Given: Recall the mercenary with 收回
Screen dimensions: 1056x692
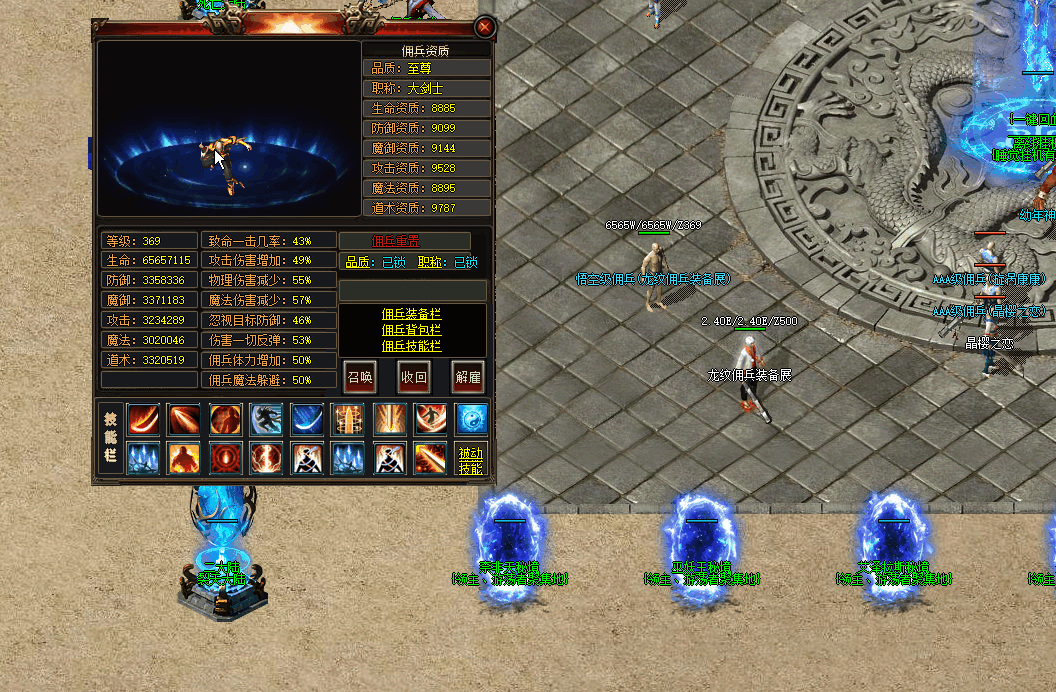Looking at the screenshot, I should pyautogui.click(x=414, y=377).
